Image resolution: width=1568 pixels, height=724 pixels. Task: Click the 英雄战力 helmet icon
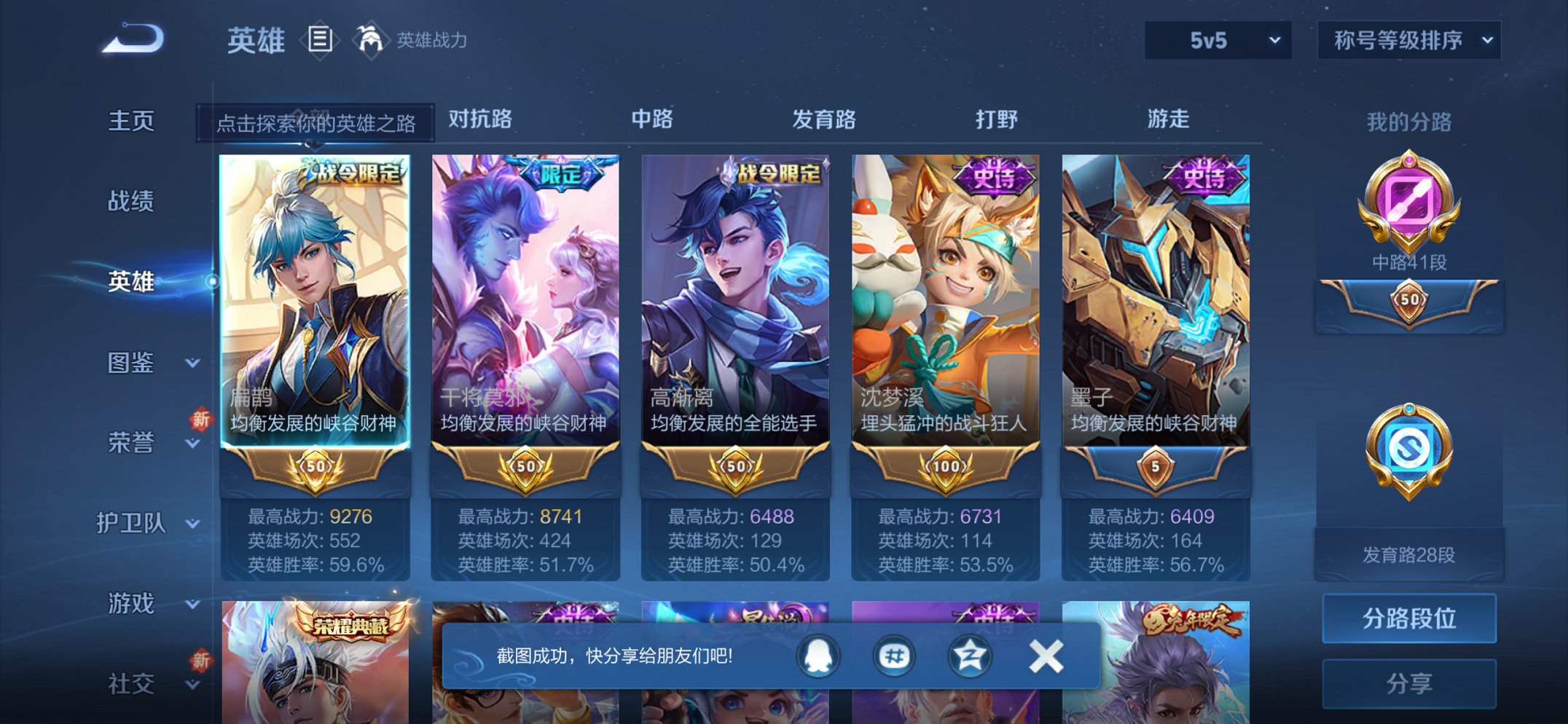click(x=371, y=40)
